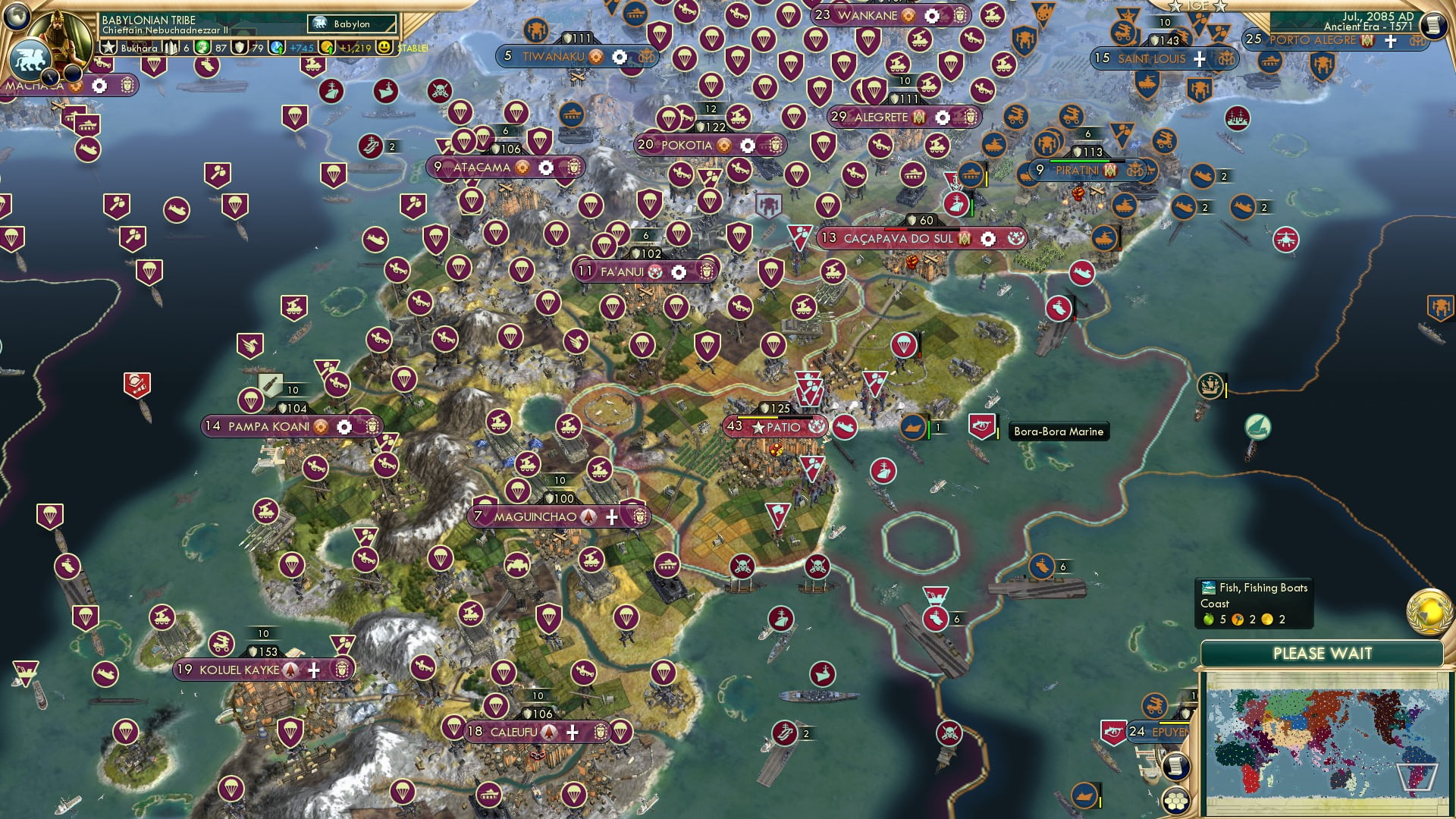Click the growth plus icon on Saint Louis banner

coord(1199,58)
